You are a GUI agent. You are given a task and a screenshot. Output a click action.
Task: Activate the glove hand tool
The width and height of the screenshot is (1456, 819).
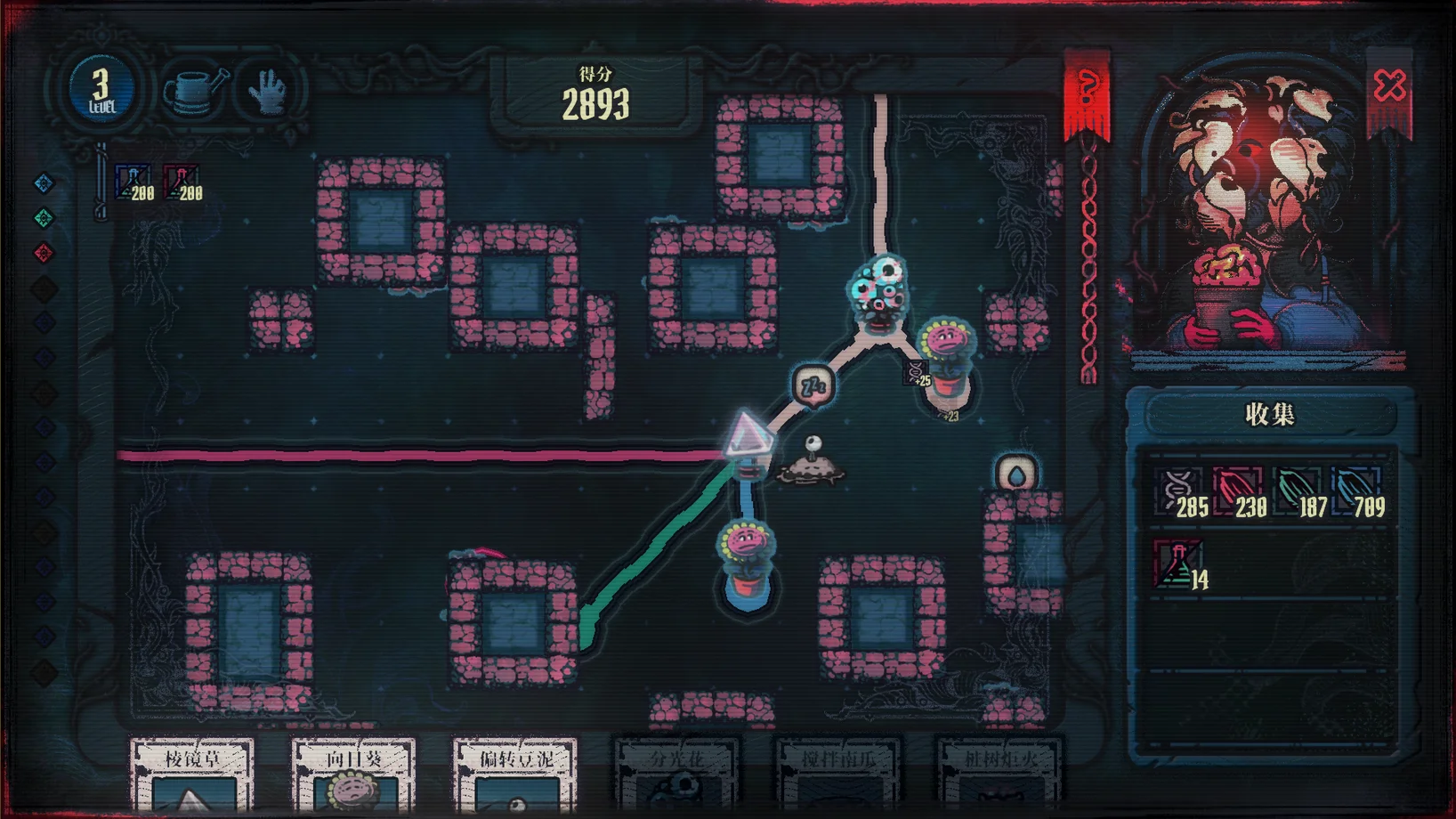[x=268, y=90]
